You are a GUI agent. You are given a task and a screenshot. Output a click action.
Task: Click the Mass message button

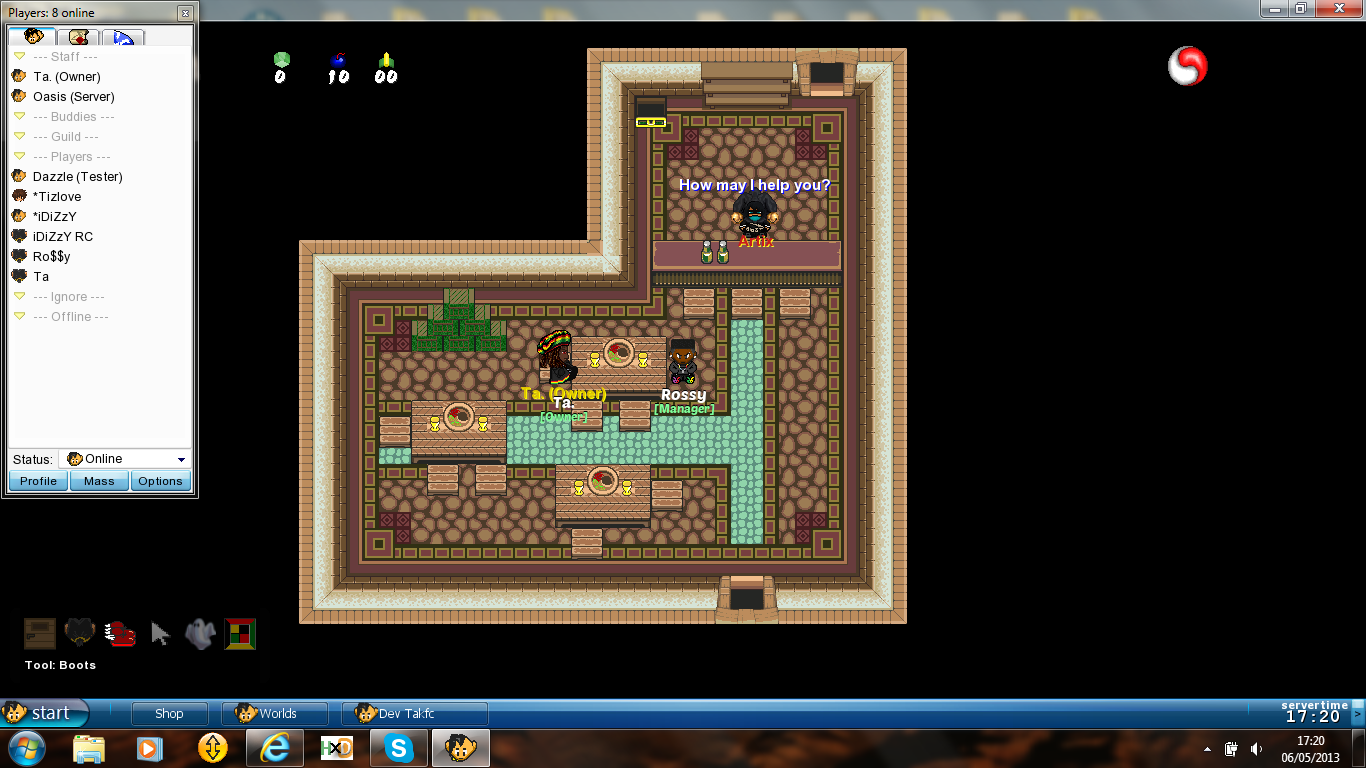(99, 481)
